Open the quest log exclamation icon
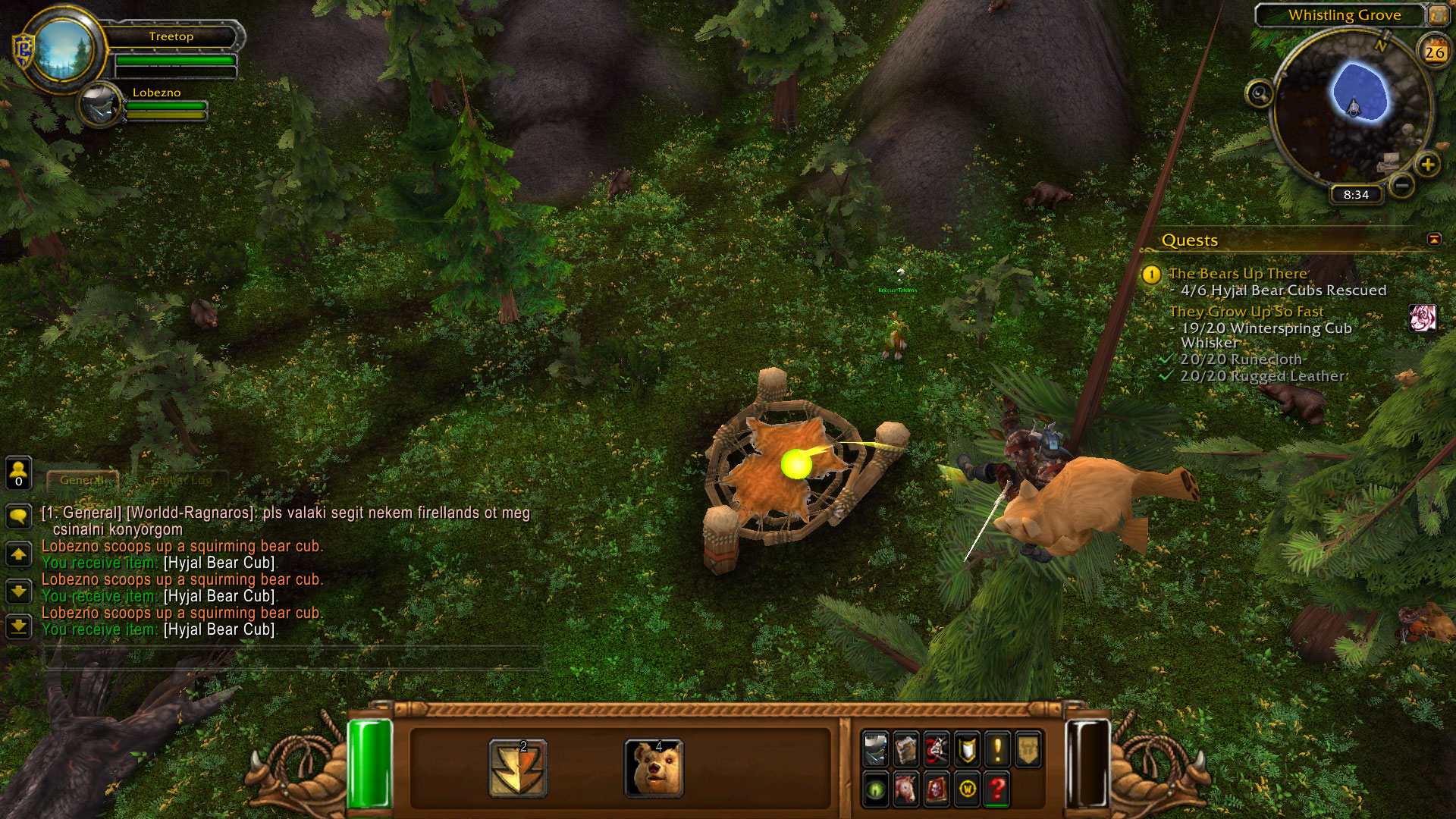The image size is (1456, 819). point(997,750)
